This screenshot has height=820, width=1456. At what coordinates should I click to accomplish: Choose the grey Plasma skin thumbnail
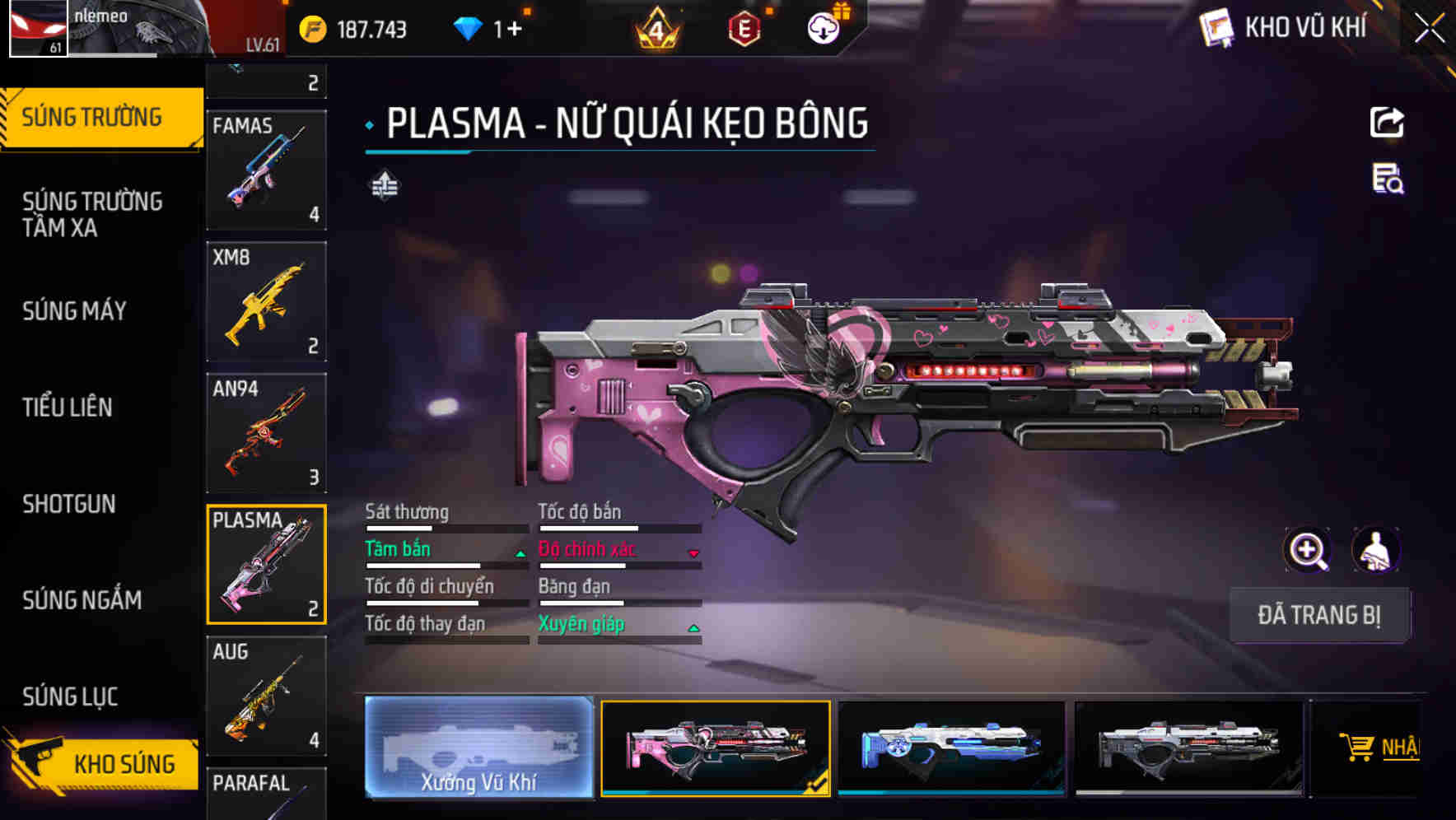tap(1188, 748)
